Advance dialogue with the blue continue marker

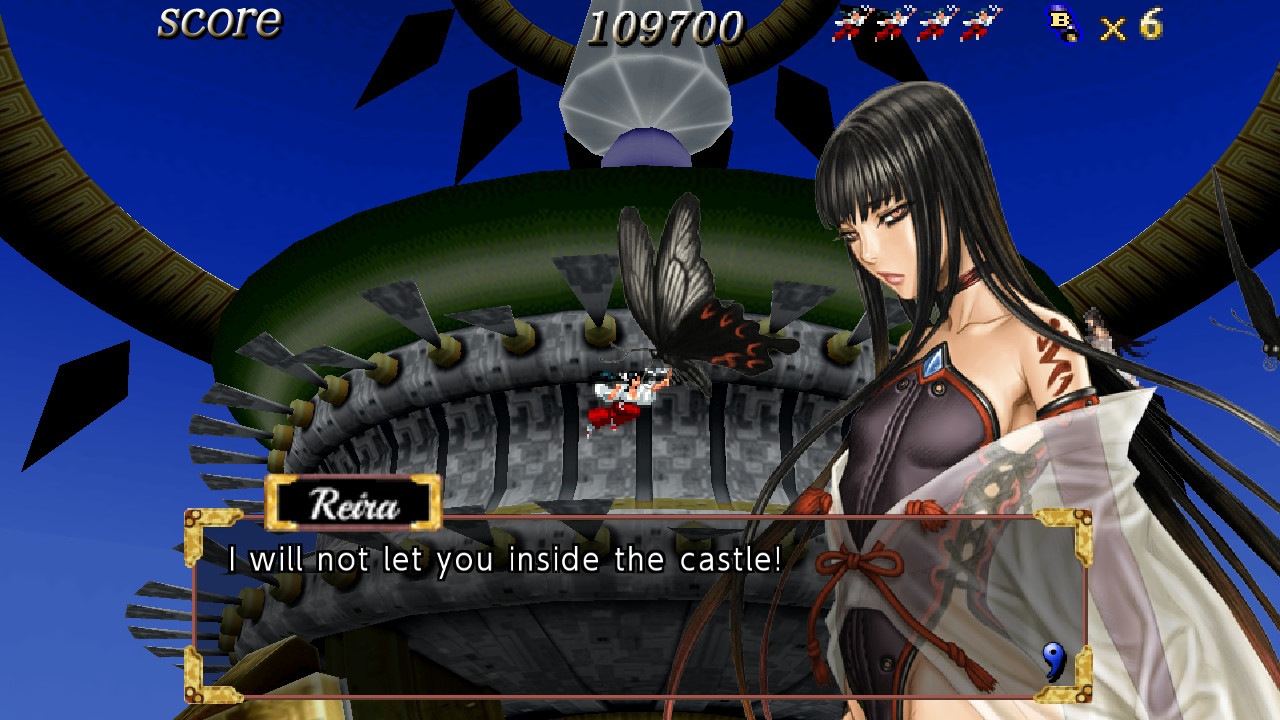coord(1053,660)
